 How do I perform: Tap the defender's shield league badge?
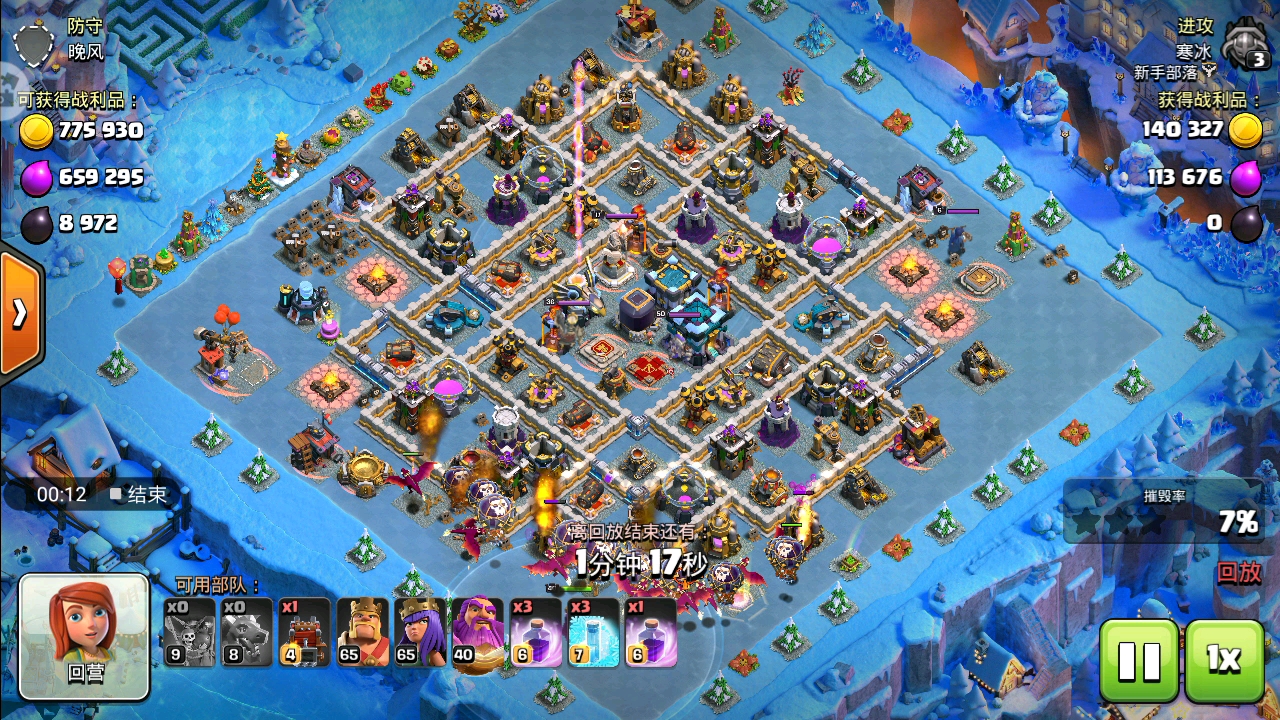click(x=34, y=43)
